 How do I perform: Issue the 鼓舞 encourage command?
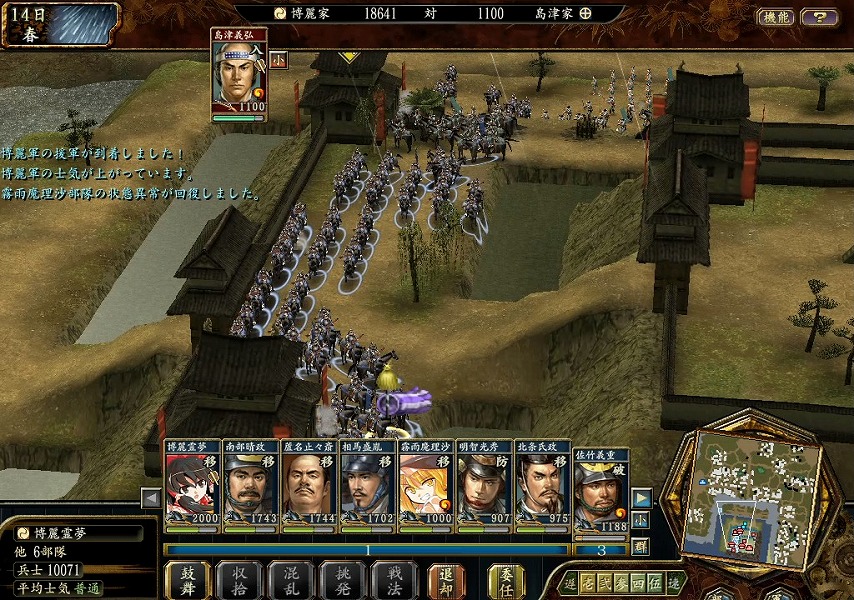tap(188, 580)
